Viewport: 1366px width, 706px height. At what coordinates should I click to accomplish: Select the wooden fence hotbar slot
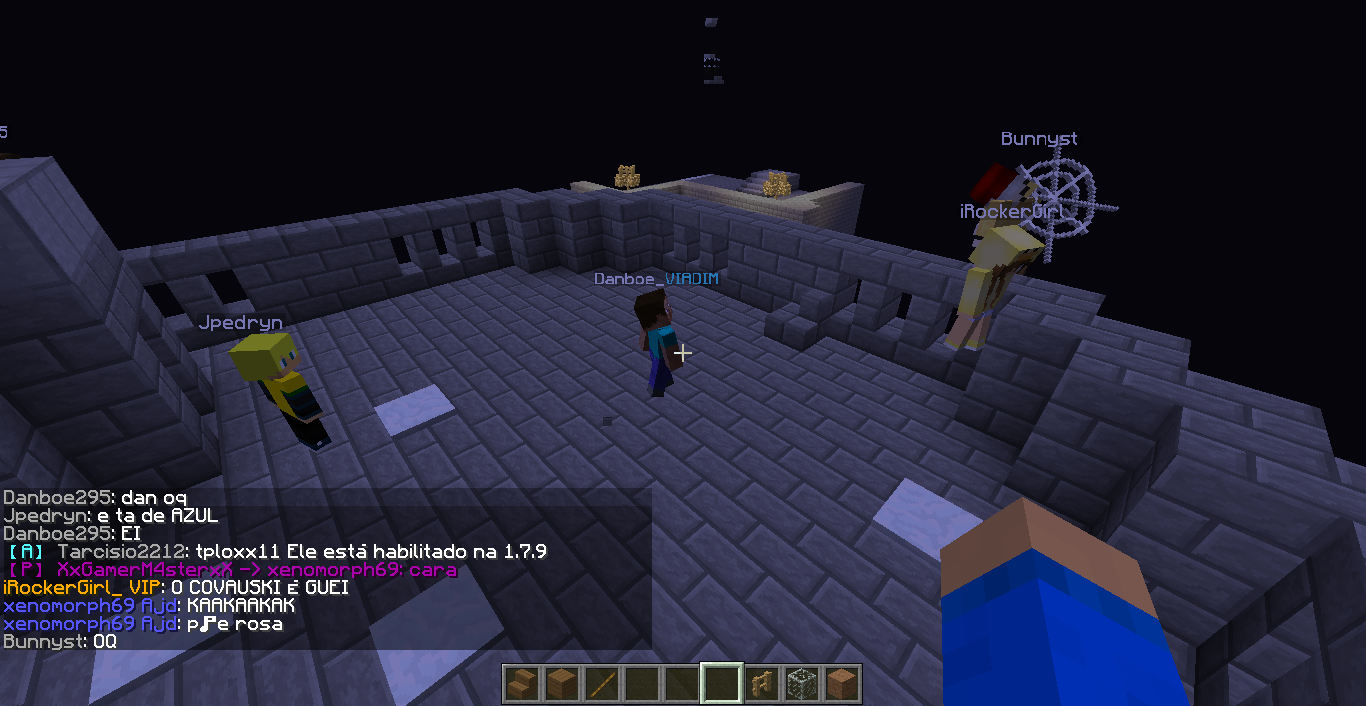pos(762,685)
